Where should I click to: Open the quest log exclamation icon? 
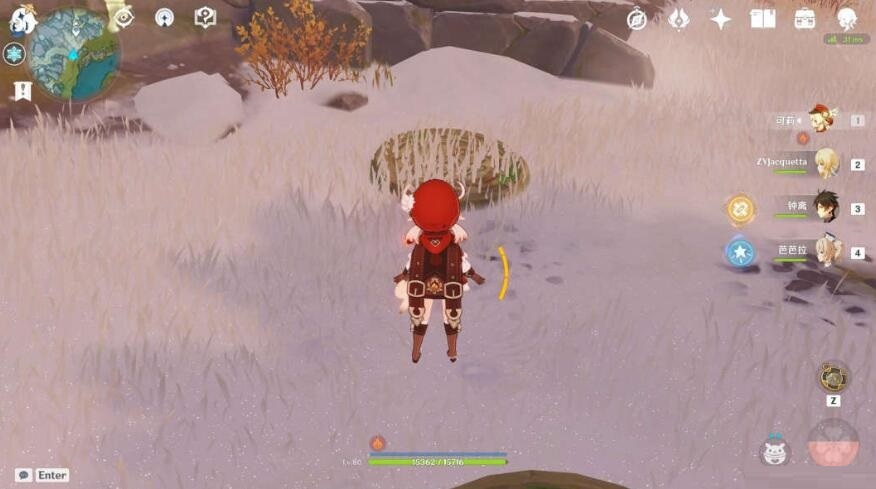22,91
